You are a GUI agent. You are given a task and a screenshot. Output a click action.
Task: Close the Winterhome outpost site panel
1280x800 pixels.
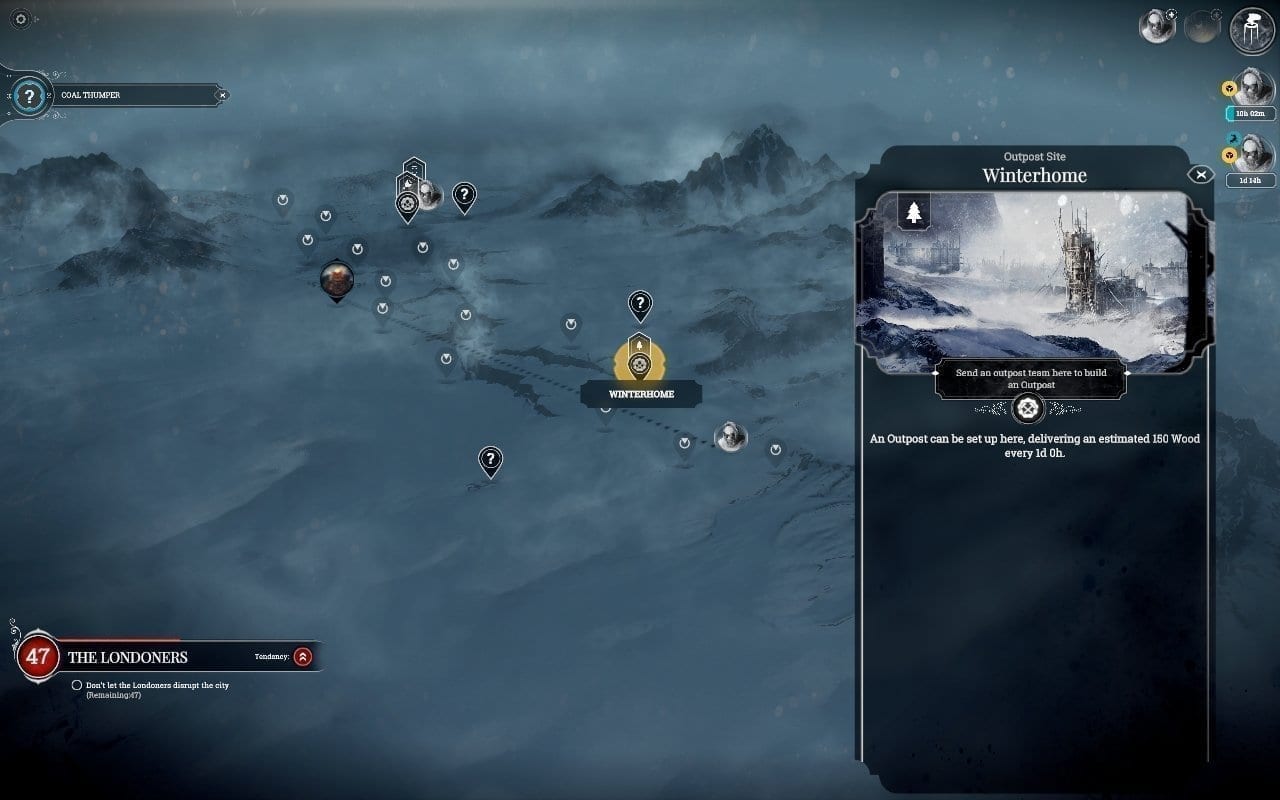[x=1200, y=175]
